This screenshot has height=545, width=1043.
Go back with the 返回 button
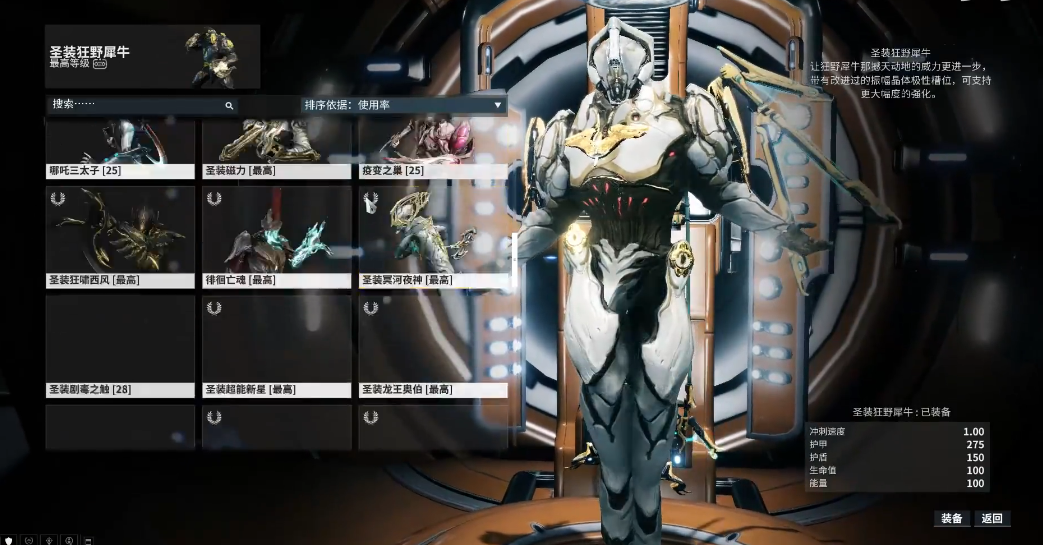pos(991,518)
